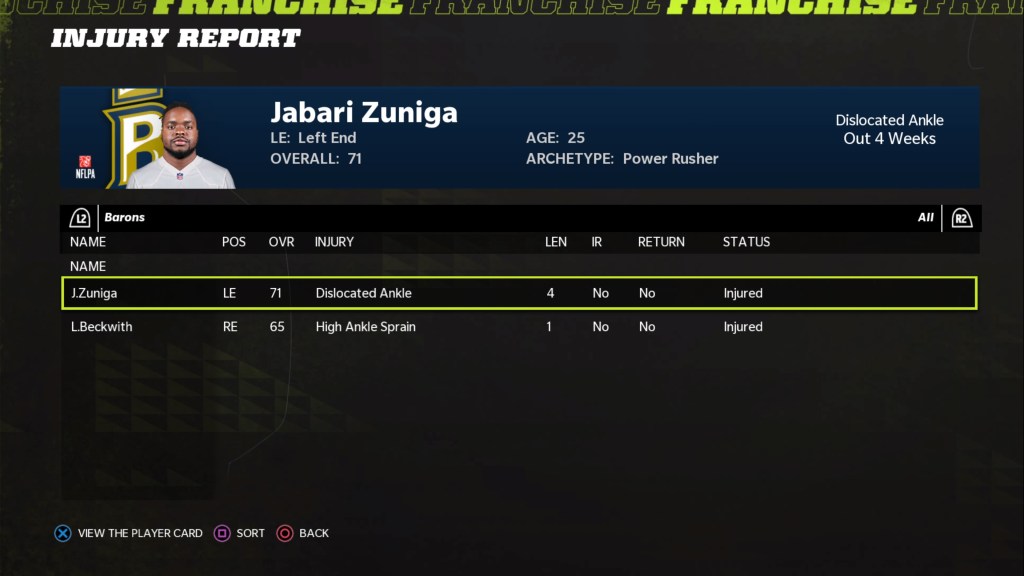Choose the Sort option in footer
The width and height of the screenshot is (1024, 576).
(x=240, y=533)
